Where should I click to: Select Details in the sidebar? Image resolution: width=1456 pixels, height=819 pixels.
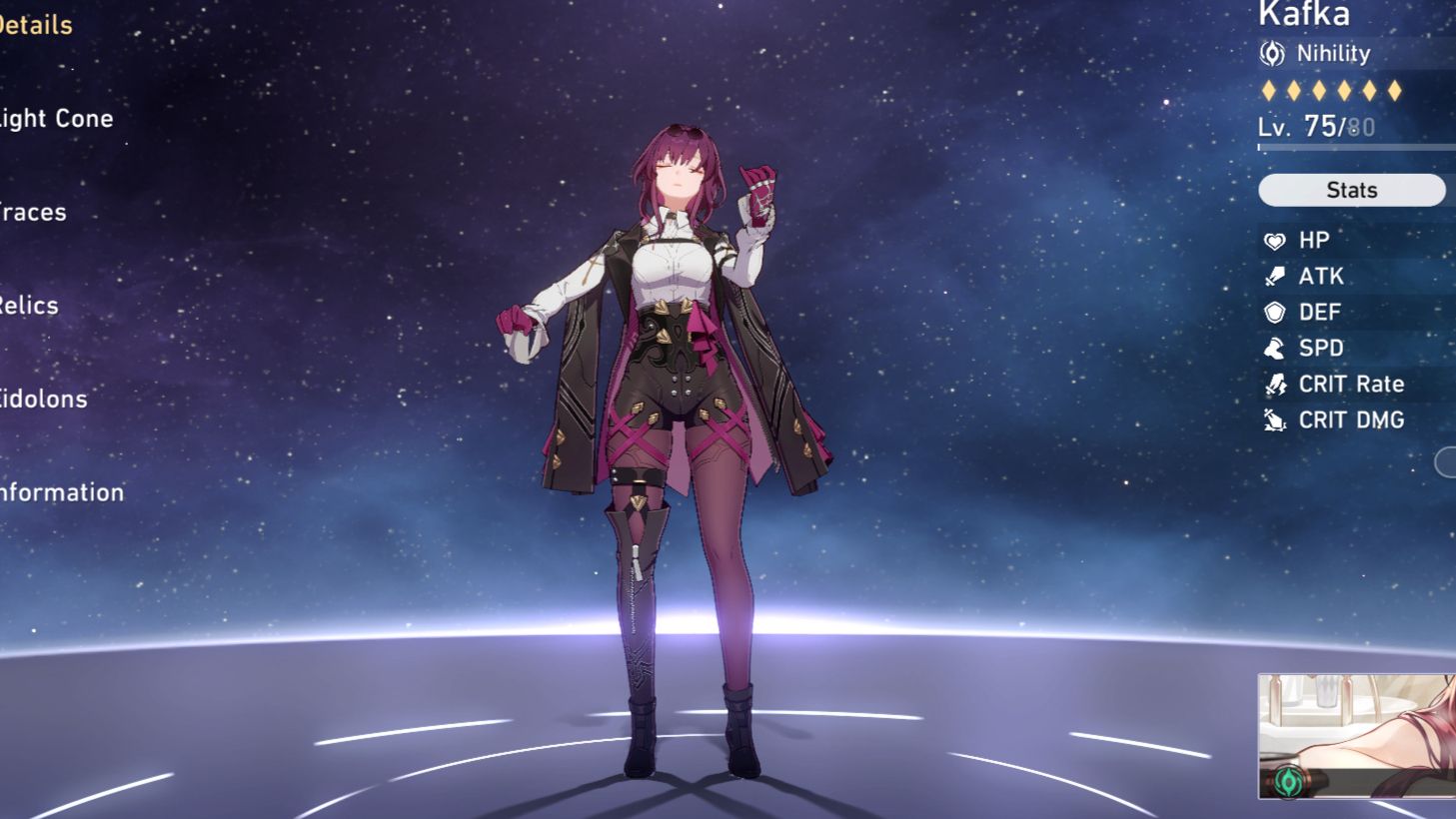36,25
